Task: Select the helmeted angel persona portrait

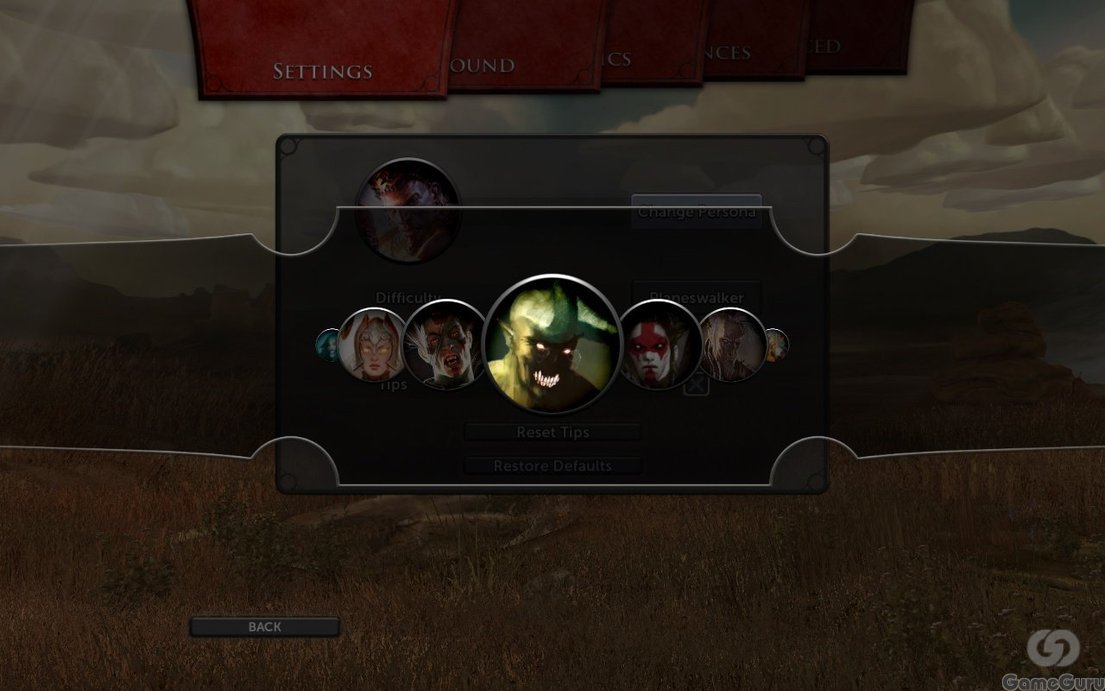Action: click(373, 345)
